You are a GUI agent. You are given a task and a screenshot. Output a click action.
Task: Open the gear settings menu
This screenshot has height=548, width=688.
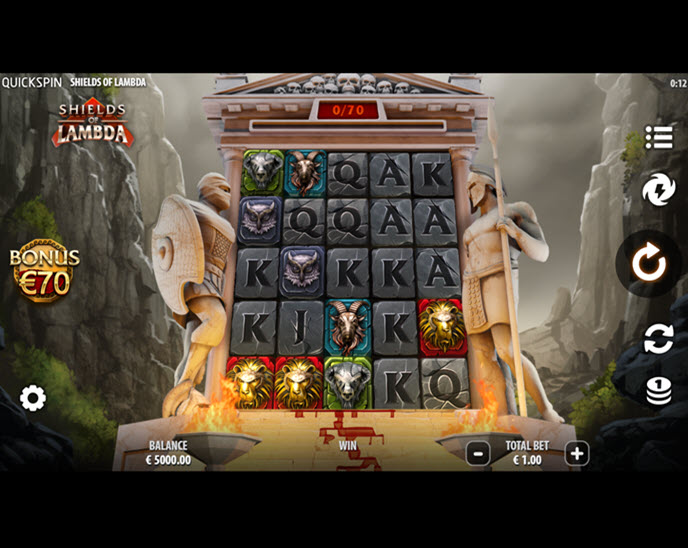click(x=33, y=399)
